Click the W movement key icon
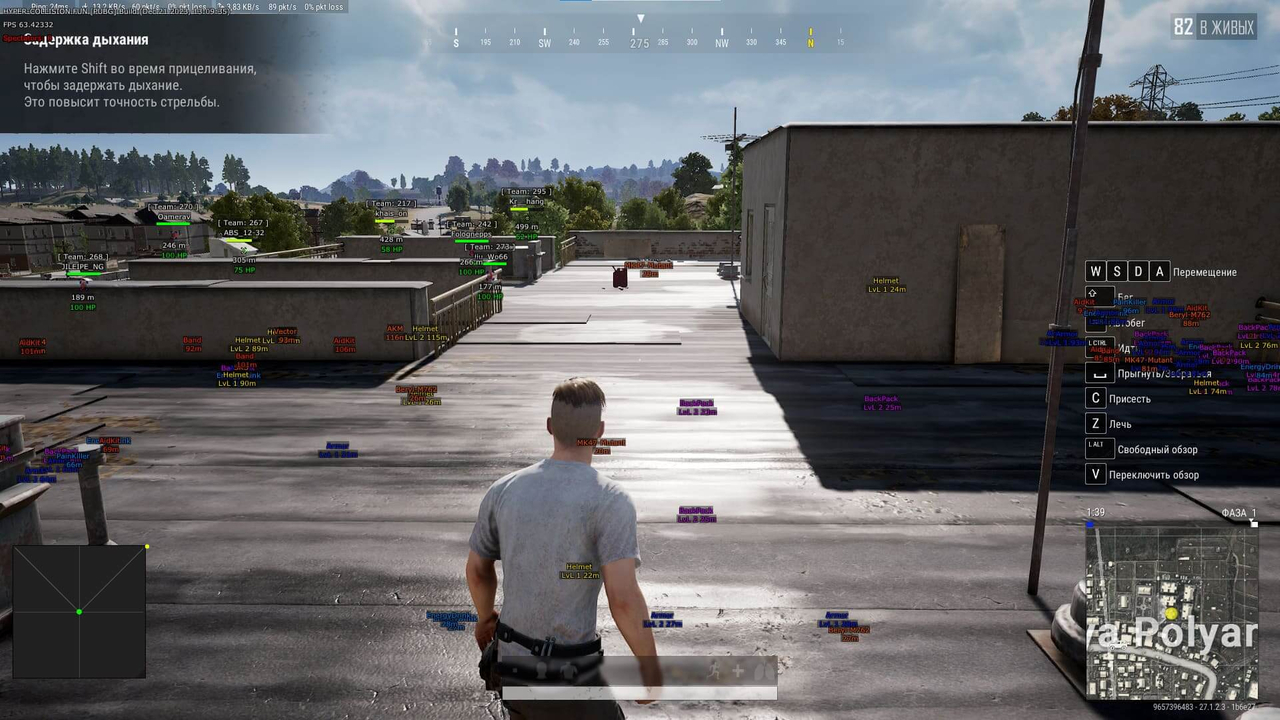 pos(1095,271)
